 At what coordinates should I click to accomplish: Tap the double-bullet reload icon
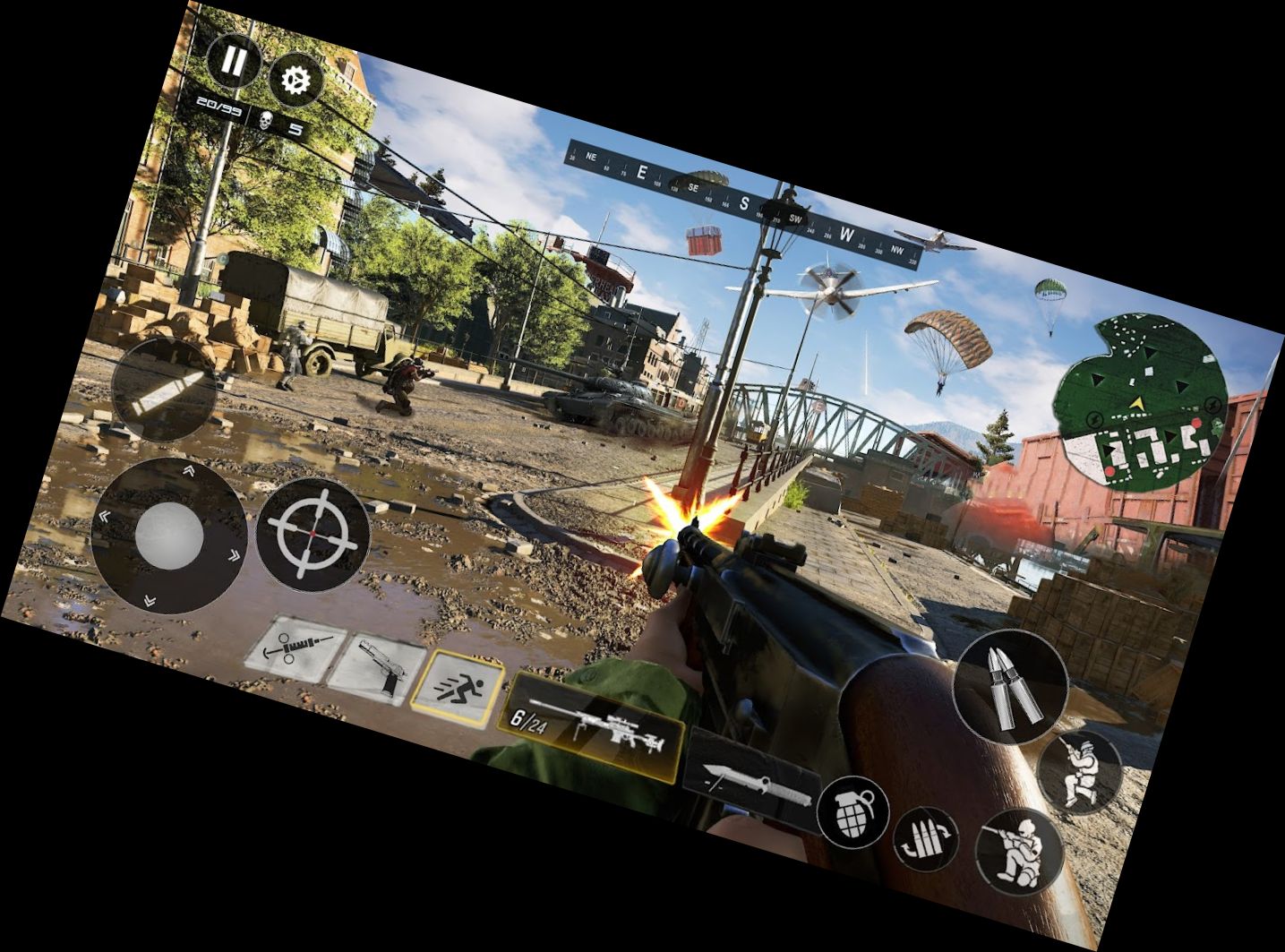(1012, 685)
